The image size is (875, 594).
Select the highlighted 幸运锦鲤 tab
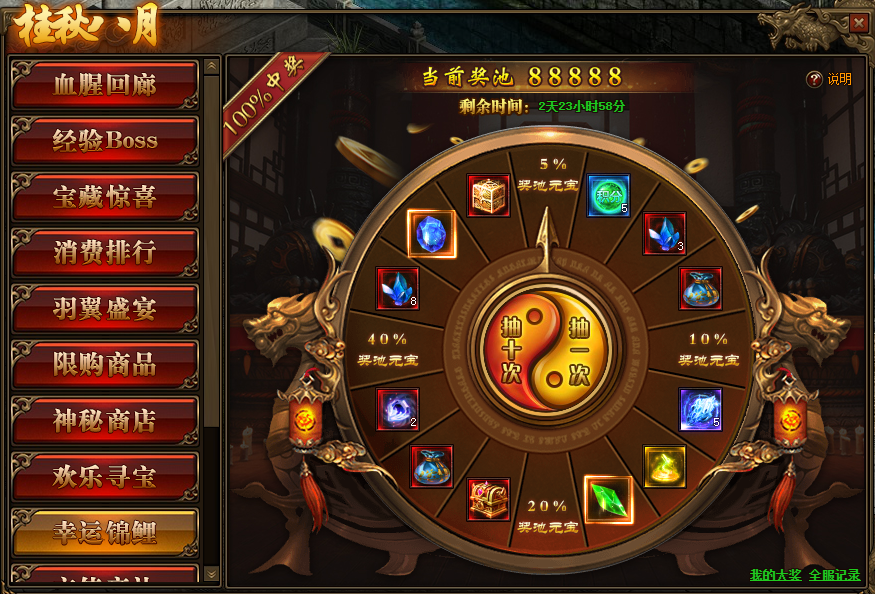point(105,532)
